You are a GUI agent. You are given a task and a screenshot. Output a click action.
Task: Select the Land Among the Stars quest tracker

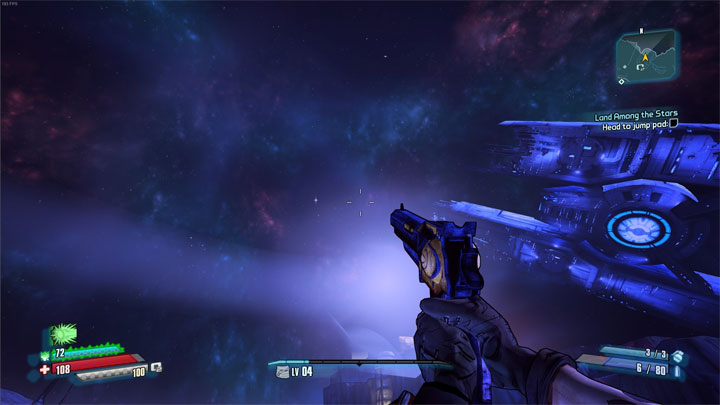[636, 114]
